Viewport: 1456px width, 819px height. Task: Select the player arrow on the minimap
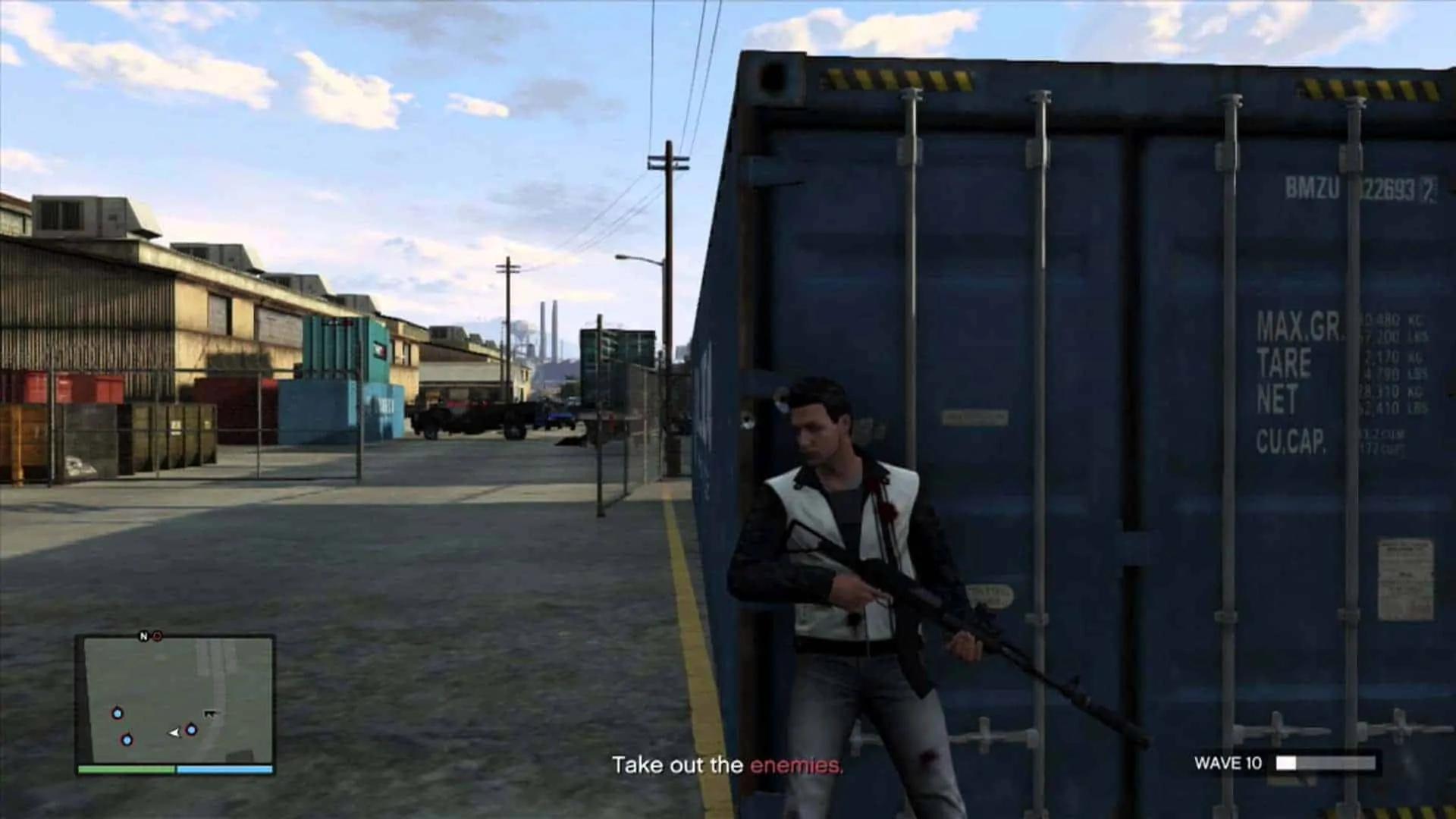tap(174, 733)
